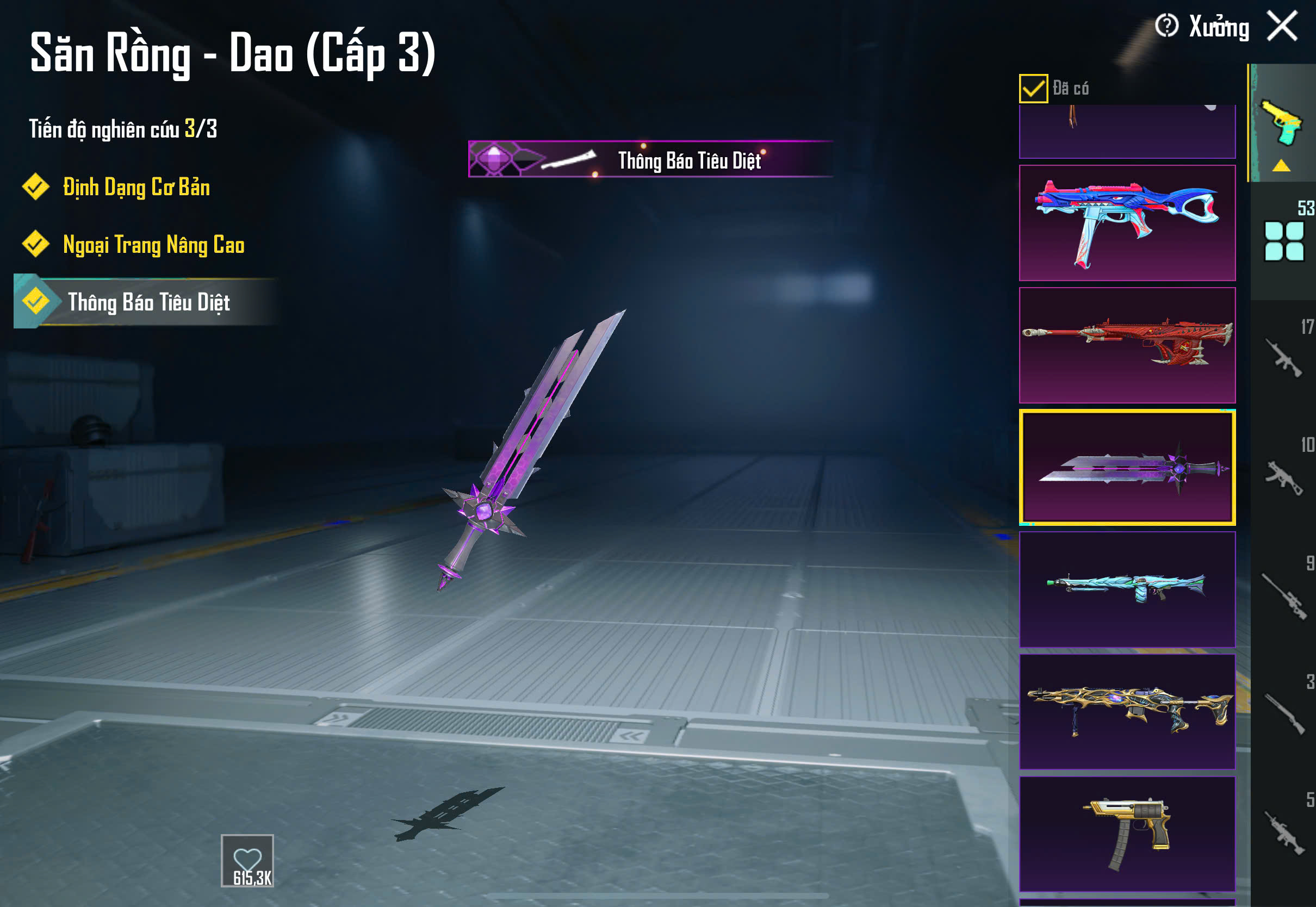Show the shotgun skins category

[1284, 714]
